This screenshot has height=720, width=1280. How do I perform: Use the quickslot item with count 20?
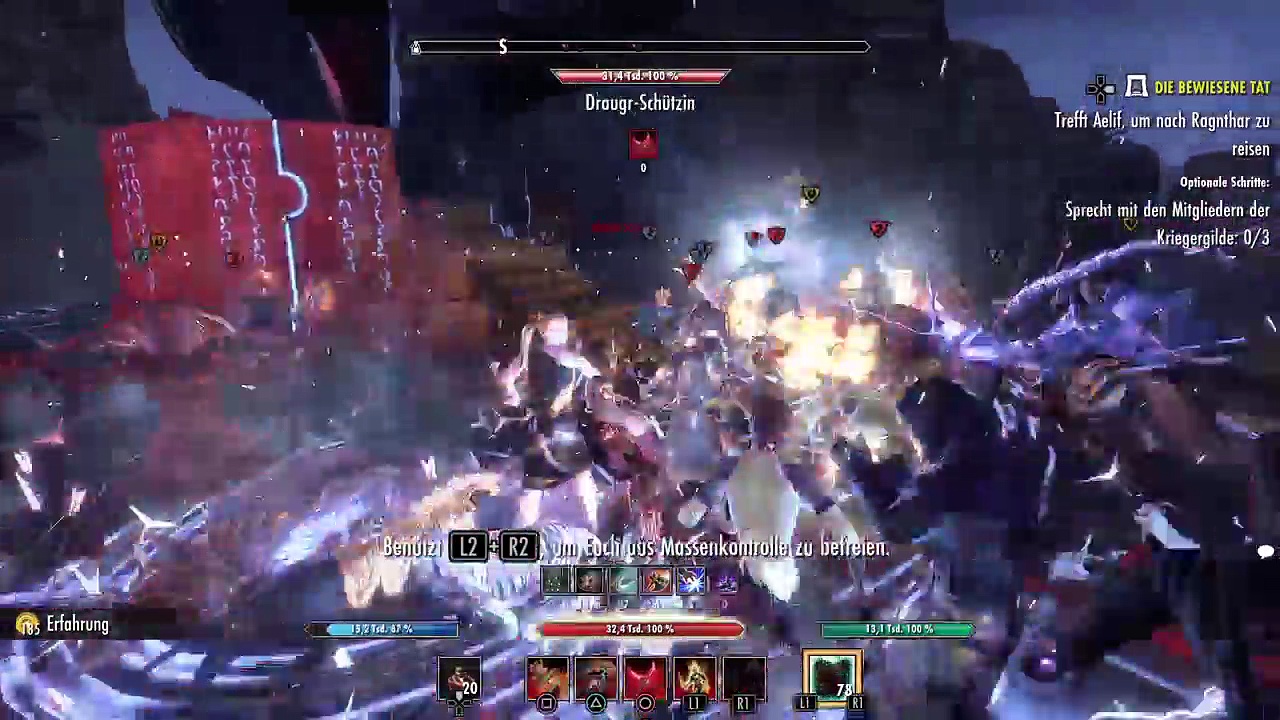tap(460, 678)
